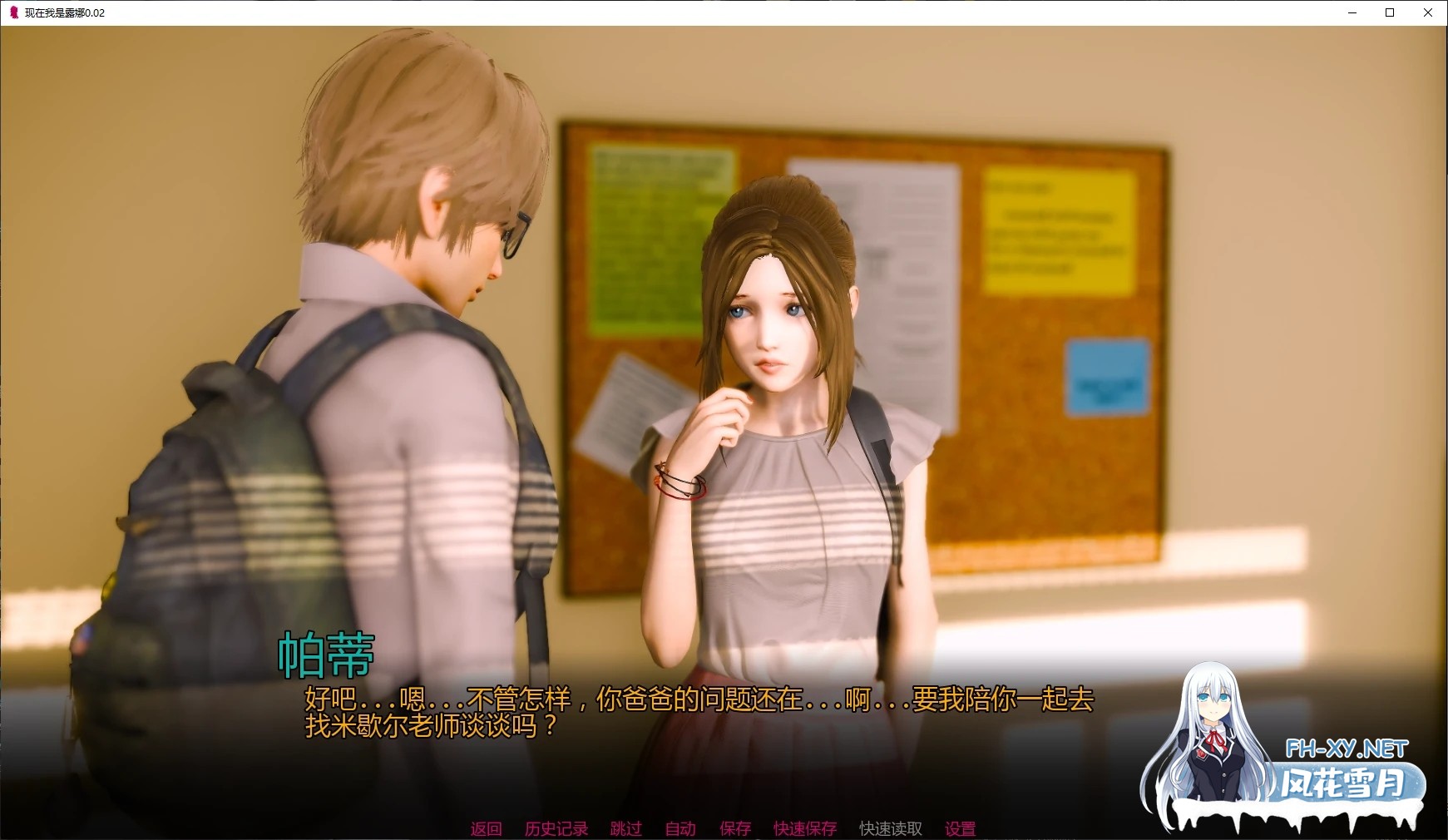Viewport: 1448px width, 840px height.
Task: Click the pink game icon in the title bar
Action: coord(12,12)
